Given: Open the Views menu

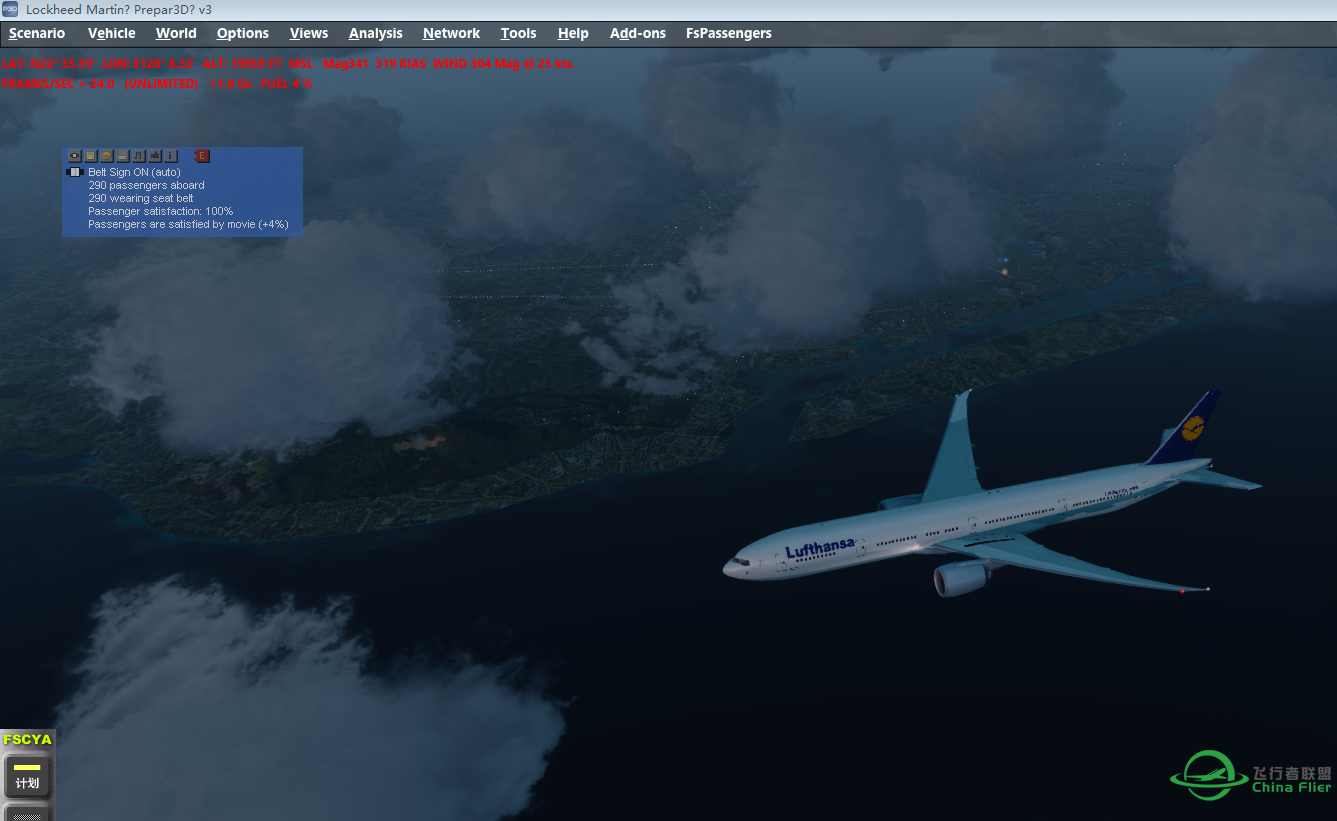Looking at the screenshot, I should [x=309, y=33].
